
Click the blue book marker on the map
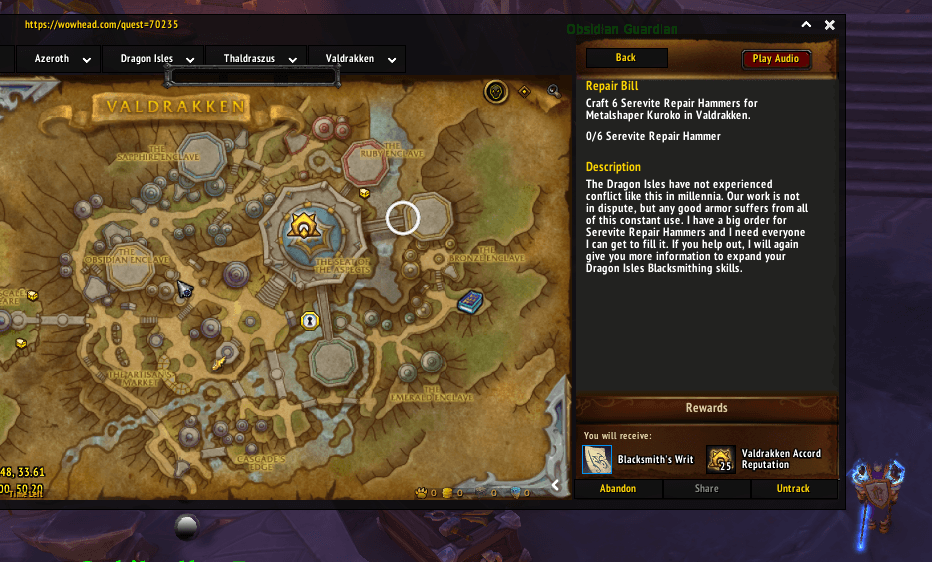[469, 301]
